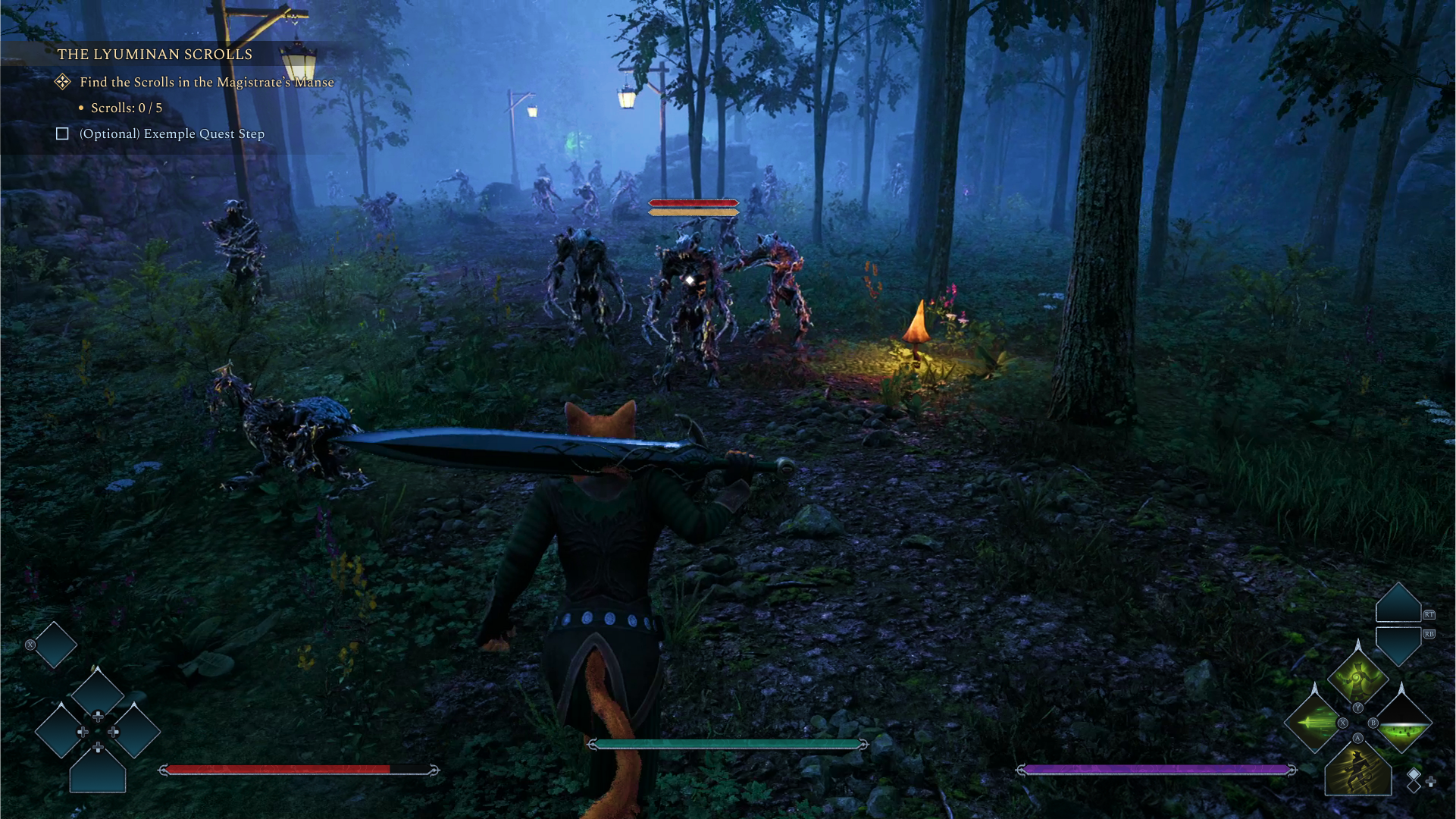The height and width of the screenshot is (819, 1456).
Task: Toggle the ability set diamond switcher
Action: coord(1414,780)
